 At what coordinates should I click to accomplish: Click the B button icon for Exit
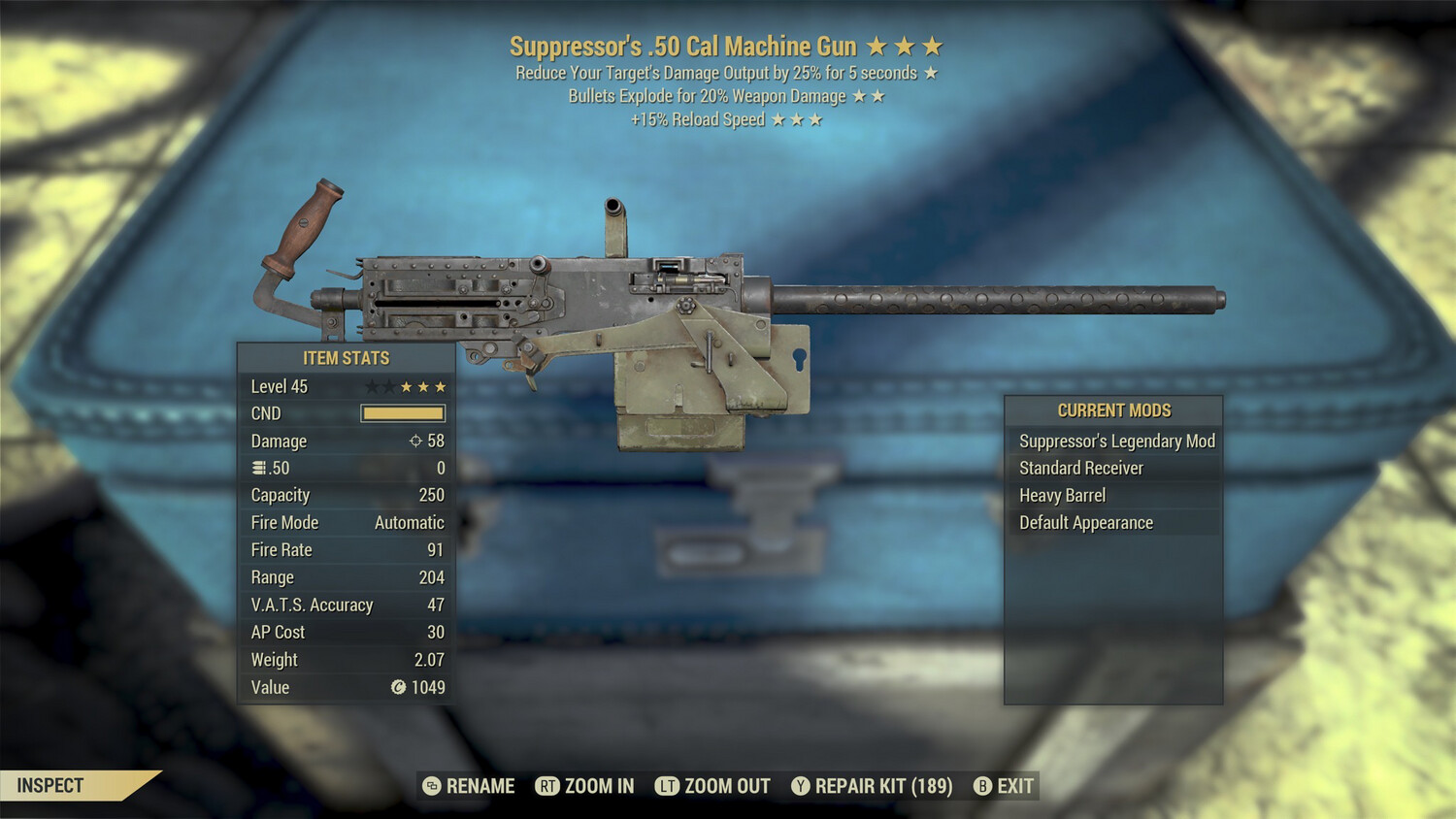click(982, 786)
